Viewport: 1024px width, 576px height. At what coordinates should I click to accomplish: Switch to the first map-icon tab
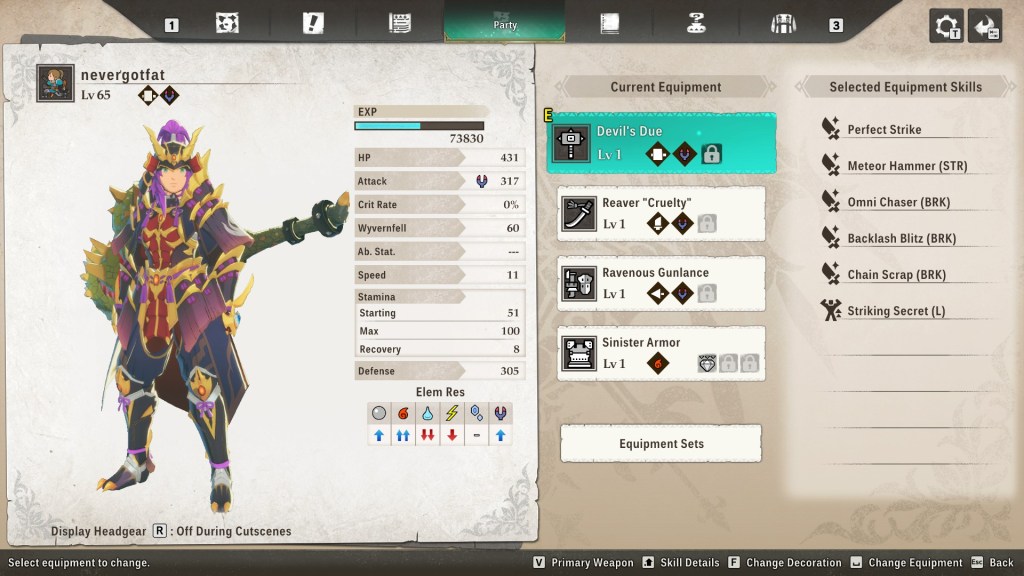(227, 23)
